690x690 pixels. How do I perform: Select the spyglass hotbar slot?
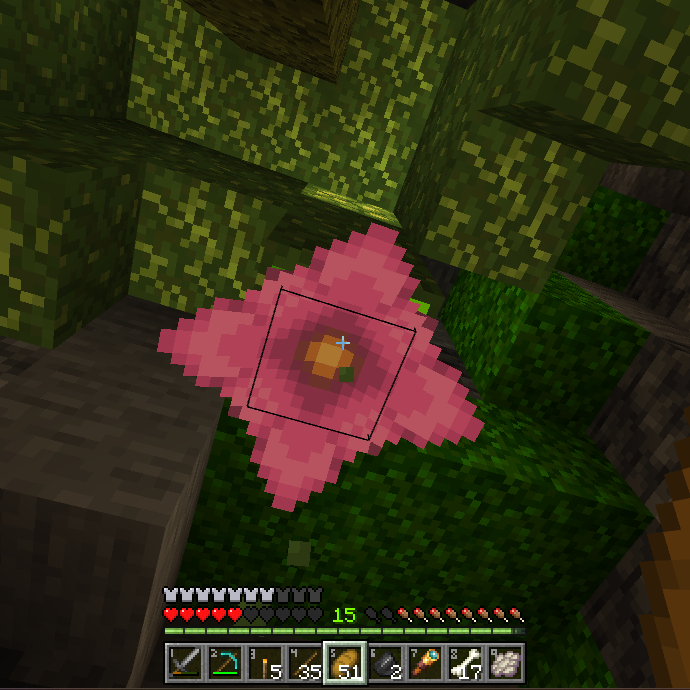(425, 663)
